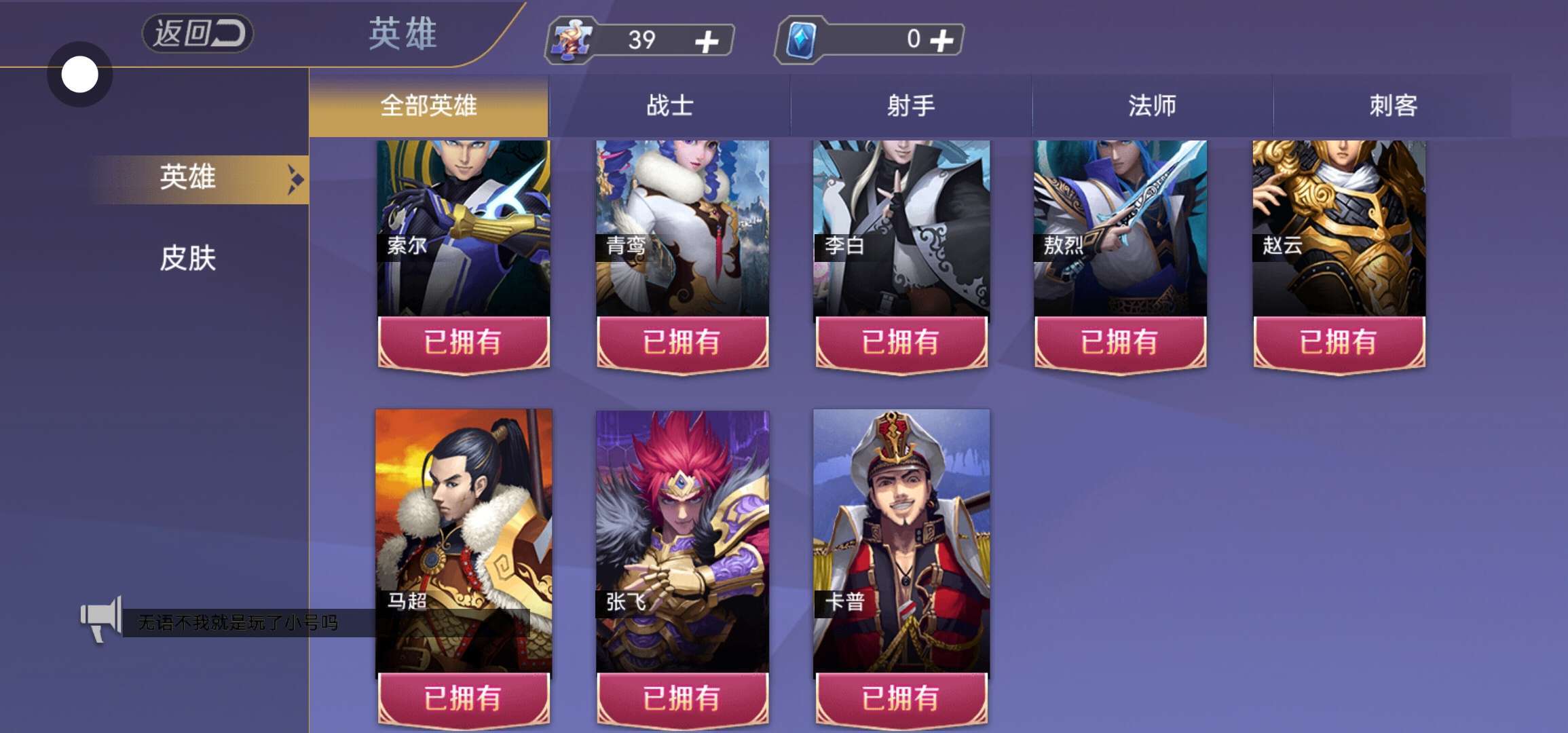Add more puzzle-piece currency with its plus
Screen dimensions: 1568x733
[x=707, y=41]
